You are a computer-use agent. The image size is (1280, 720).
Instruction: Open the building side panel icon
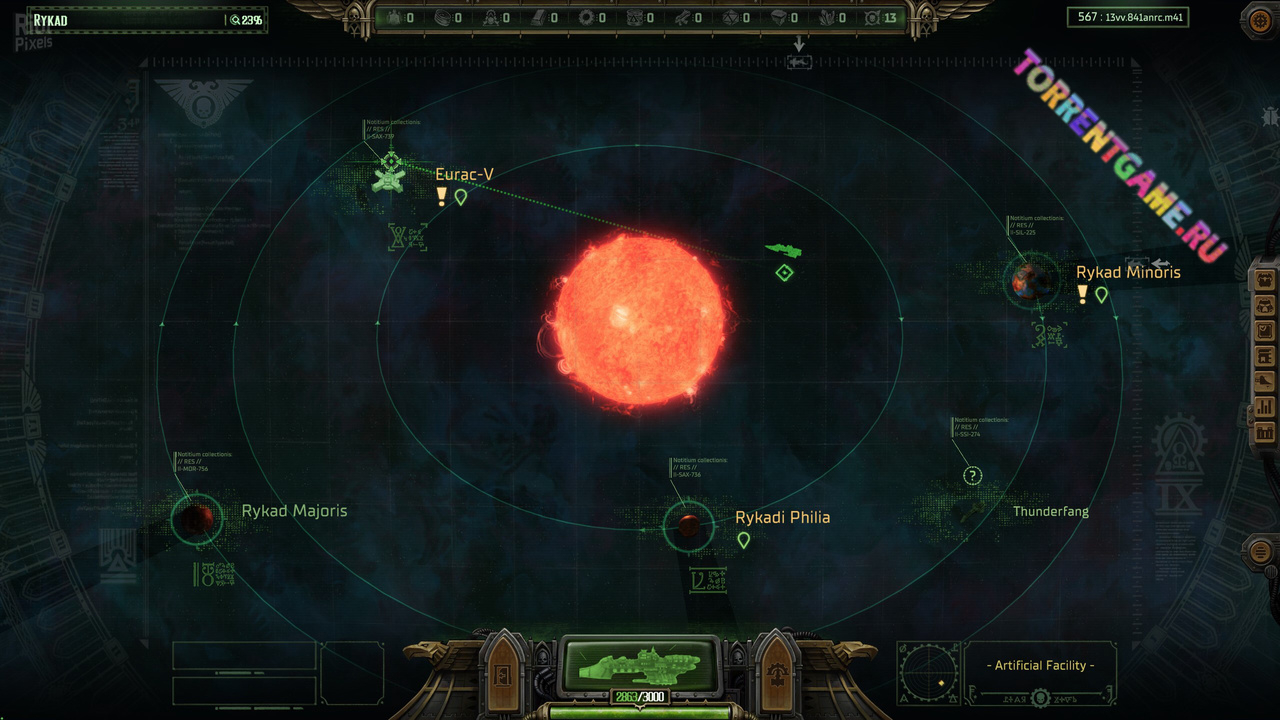(1265, 433)
